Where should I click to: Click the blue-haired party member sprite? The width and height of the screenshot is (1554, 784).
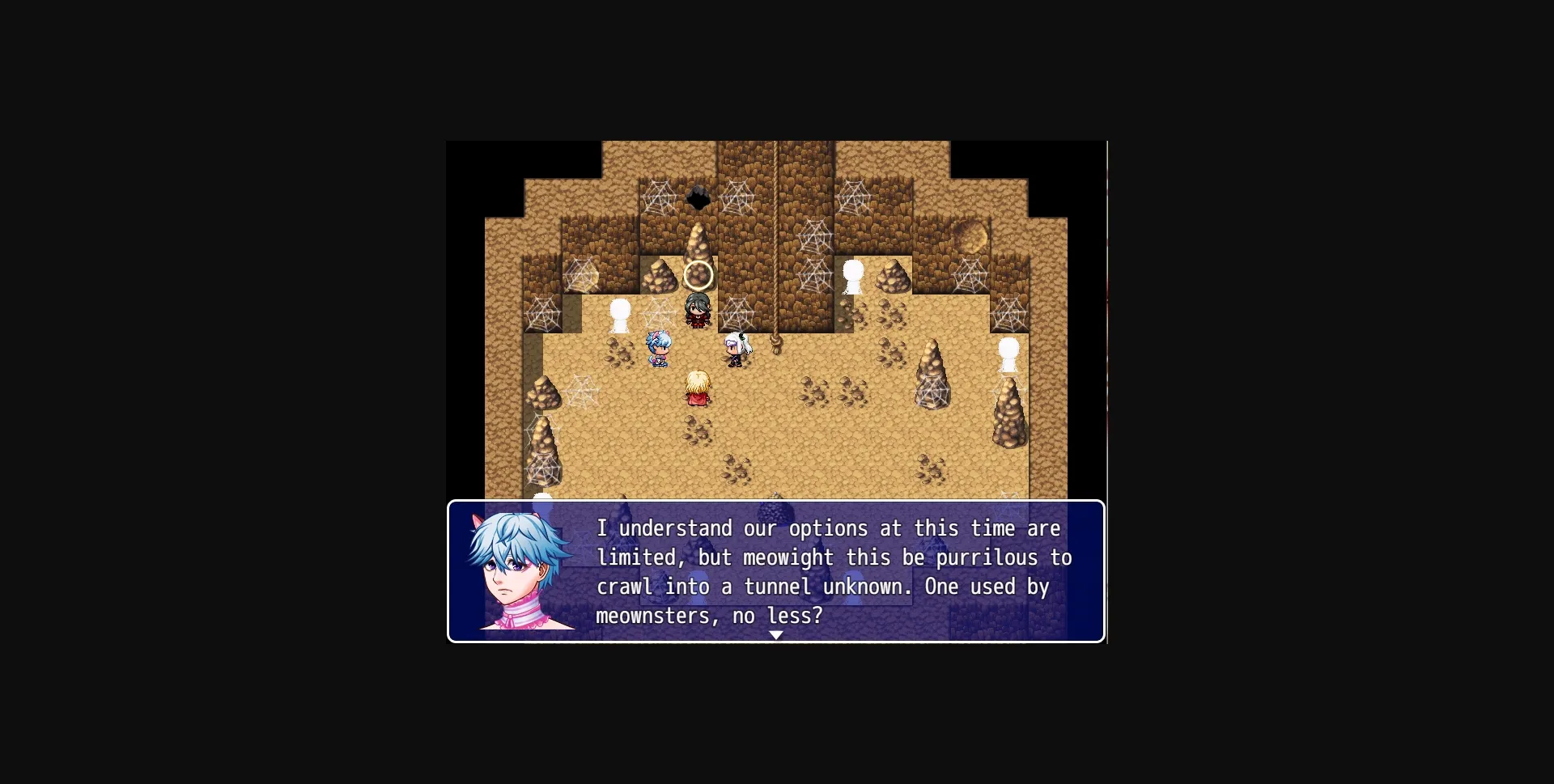coord(657,346)
